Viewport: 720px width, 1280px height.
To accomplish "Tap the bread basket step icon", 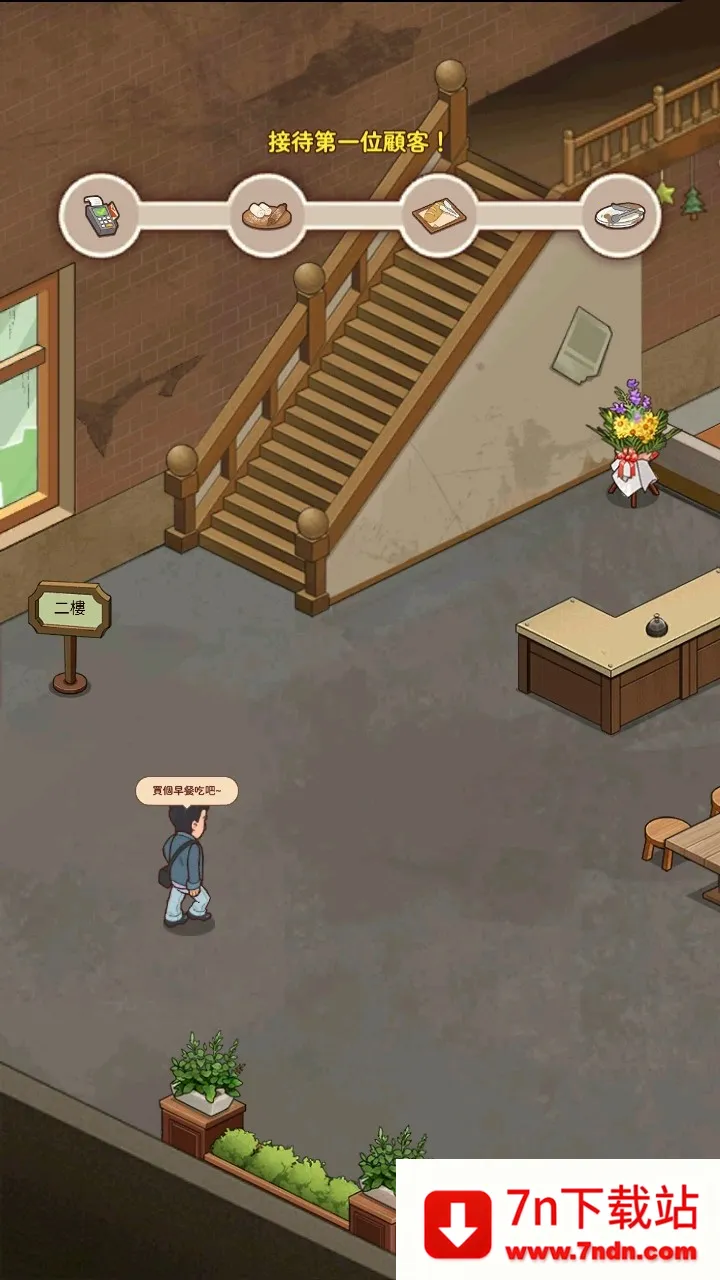I will coord(267,215).
